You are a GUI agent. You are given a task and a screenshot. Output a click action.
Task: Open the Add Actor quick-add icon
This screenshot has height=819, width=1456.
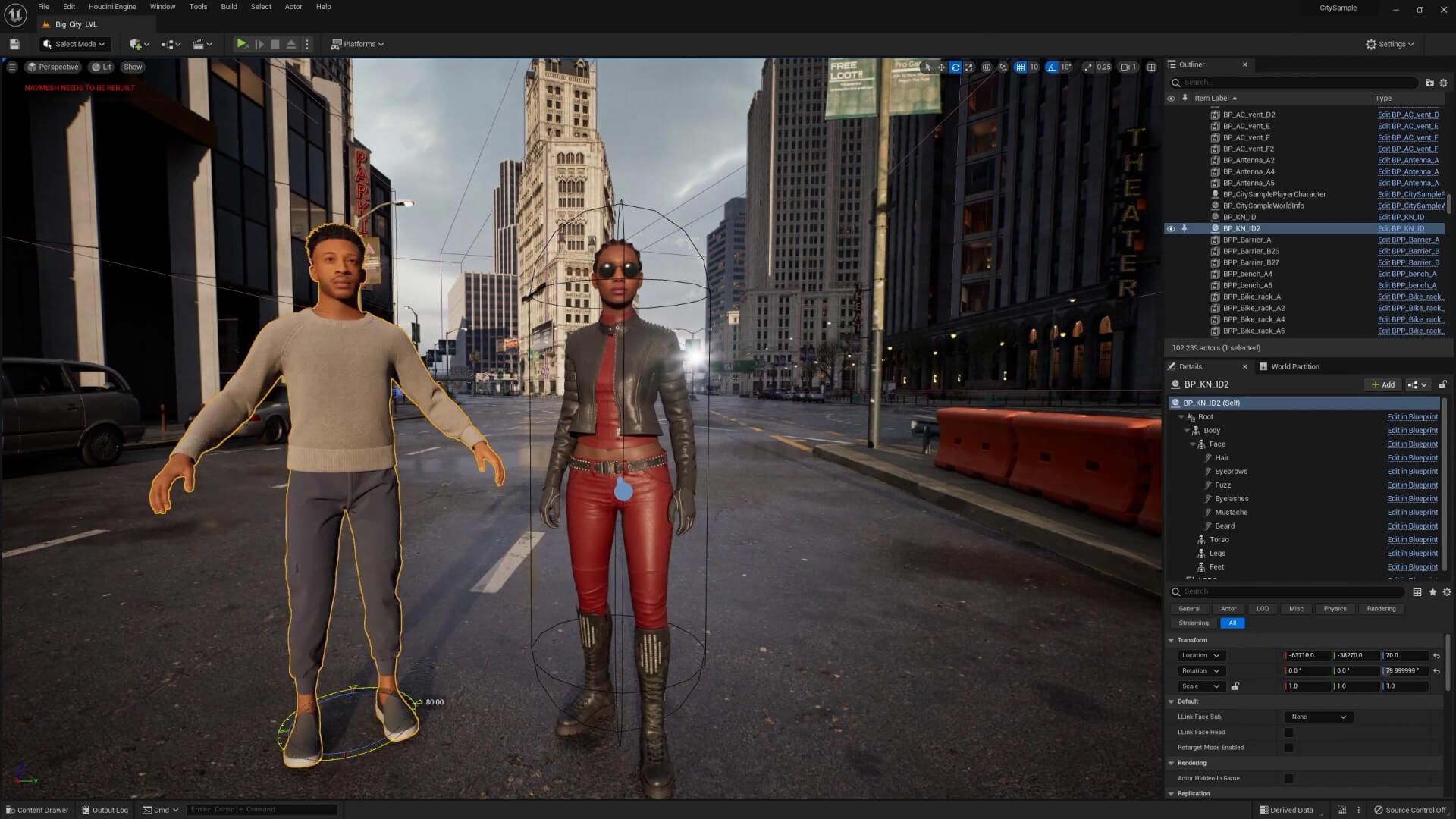point(135,43)
